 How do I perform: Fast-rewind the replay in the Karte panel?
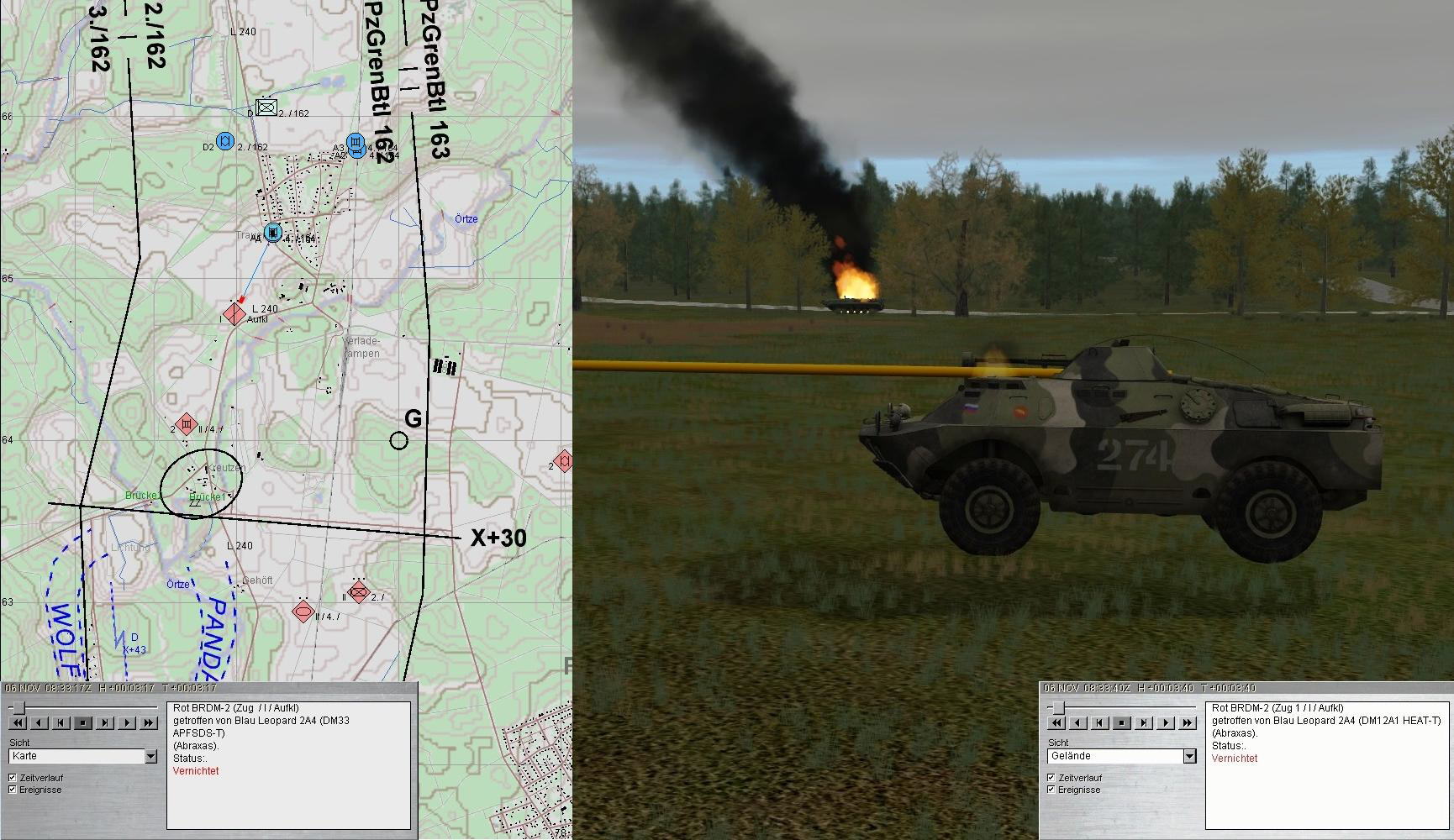pos(17,722)
